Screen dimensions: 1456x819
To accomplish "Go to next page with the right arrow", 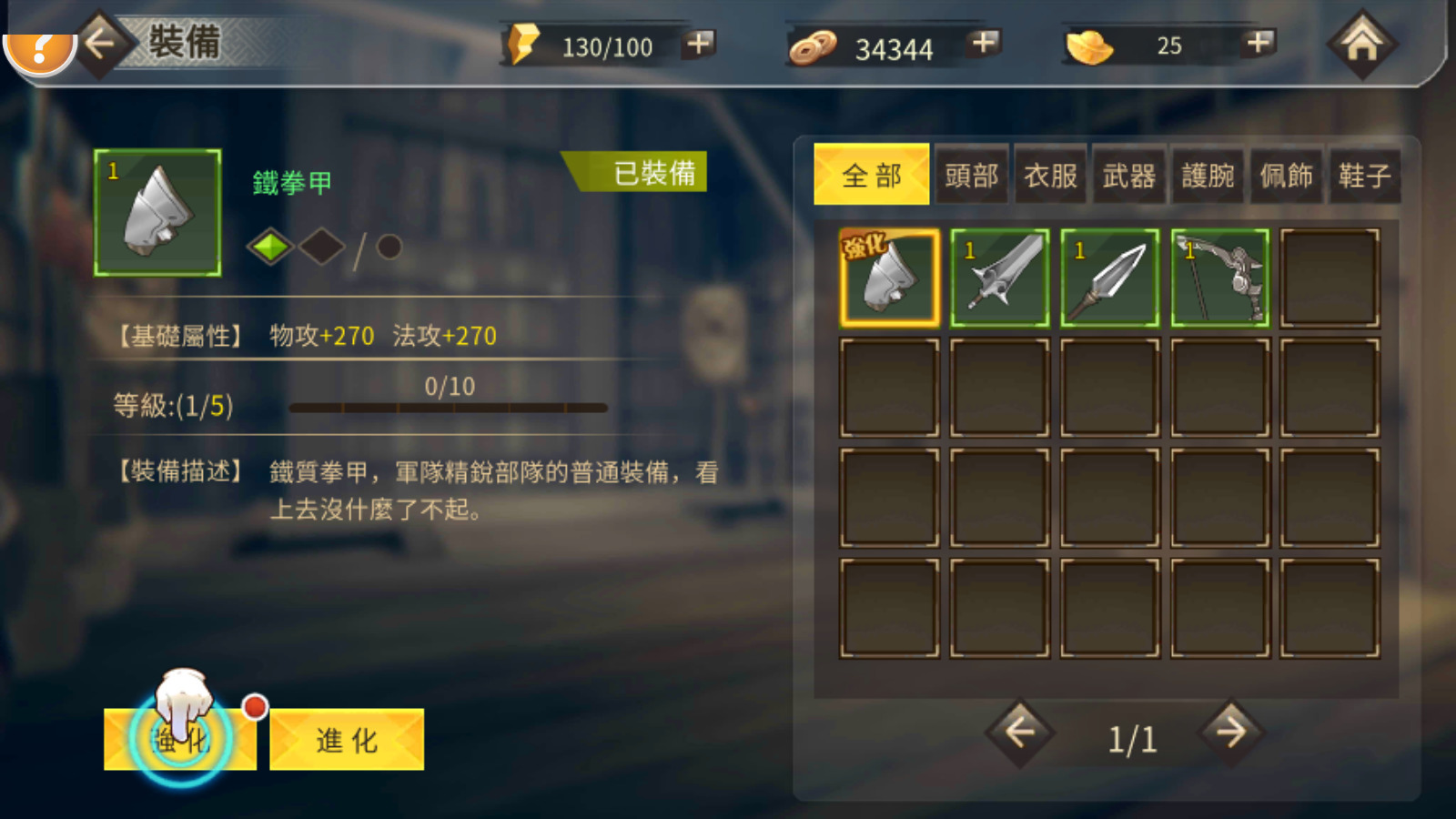I will (x=1230, y=733).
